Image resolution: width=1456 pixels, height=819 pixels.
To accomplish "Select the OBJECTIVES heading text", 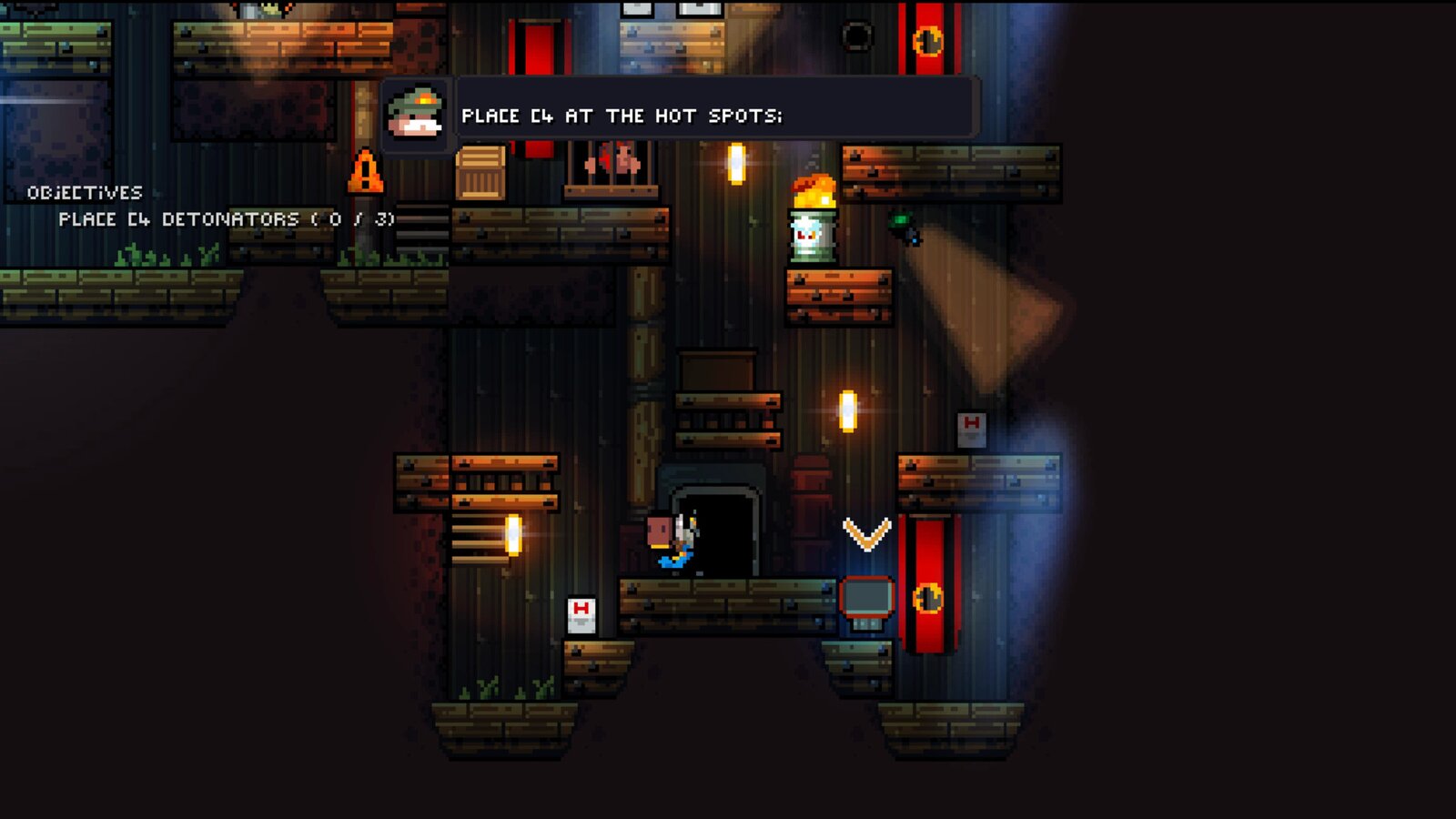I will (x=86, y=192).
